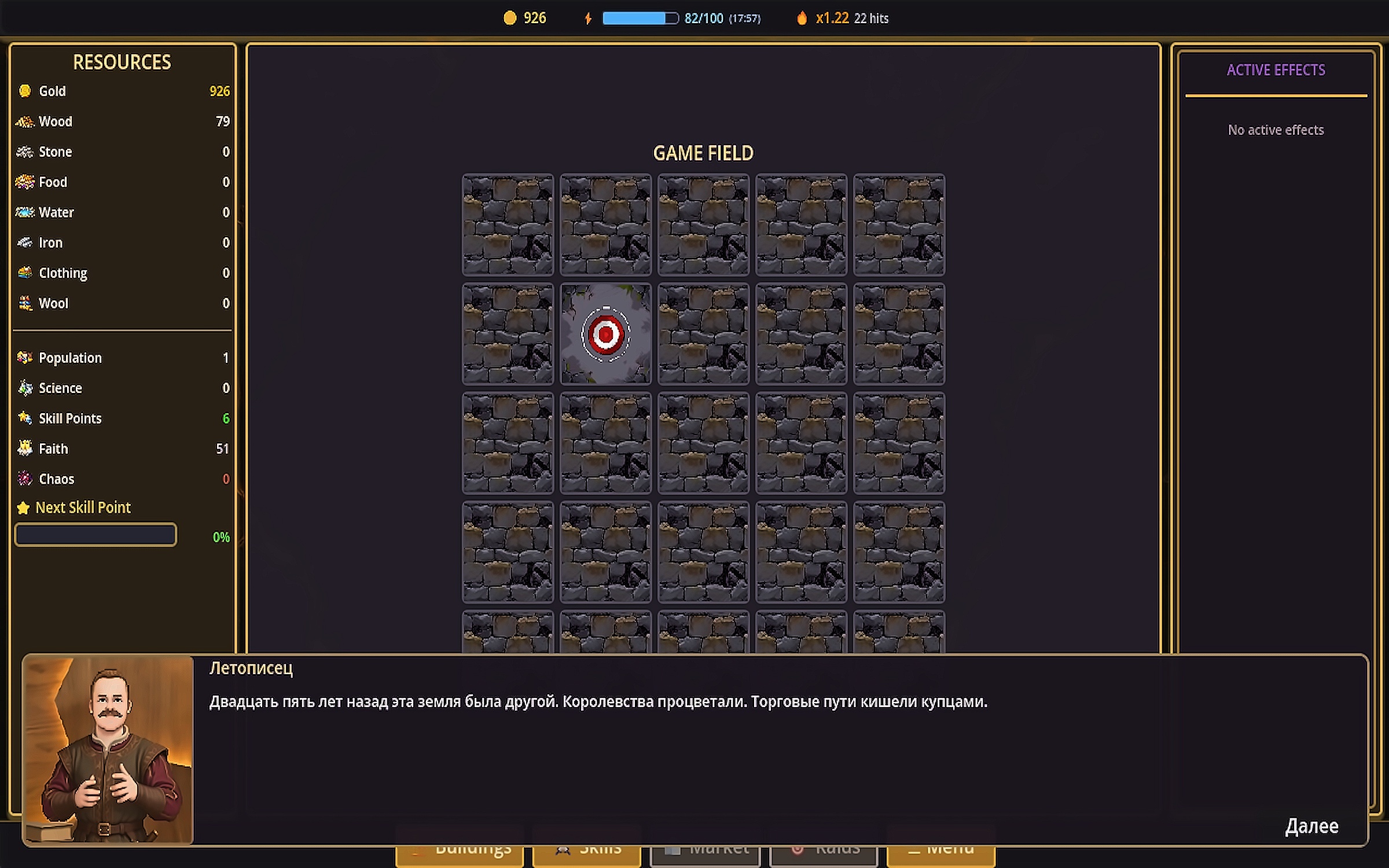Open the Market panel

(x=705, y=857)
